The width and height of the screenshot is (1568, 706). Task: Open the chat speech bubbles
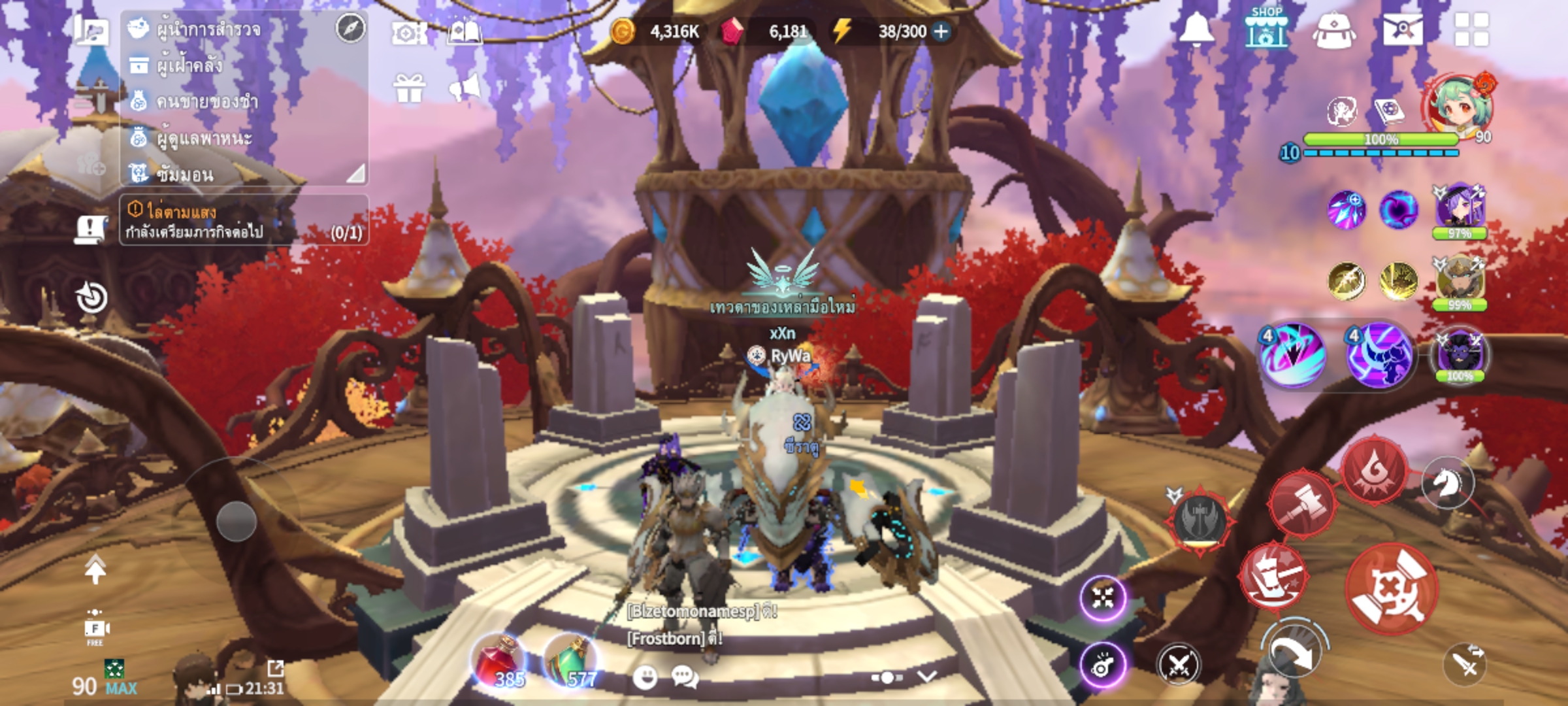(684, 677)
